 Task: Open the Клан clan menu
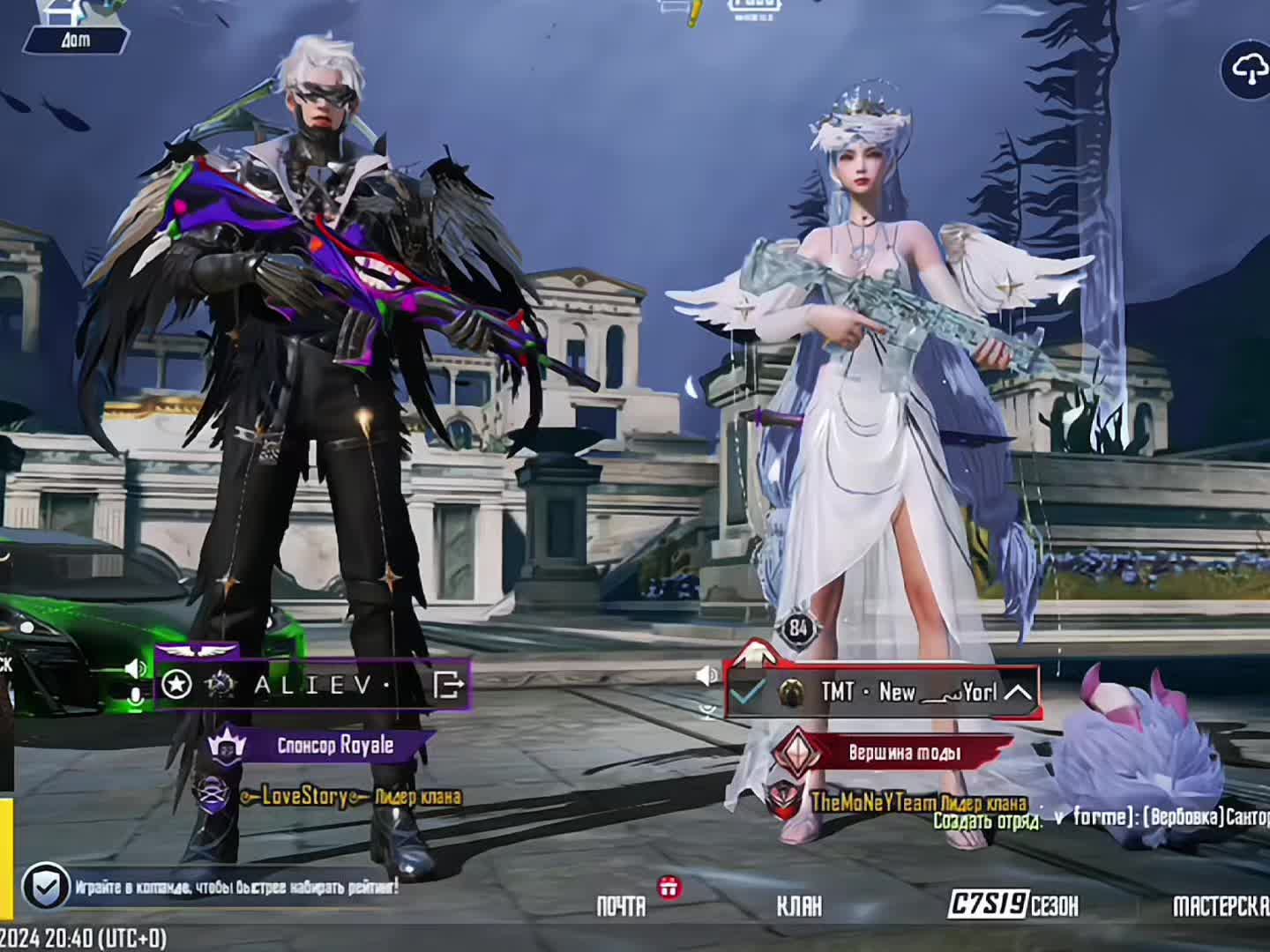point(799,905)
